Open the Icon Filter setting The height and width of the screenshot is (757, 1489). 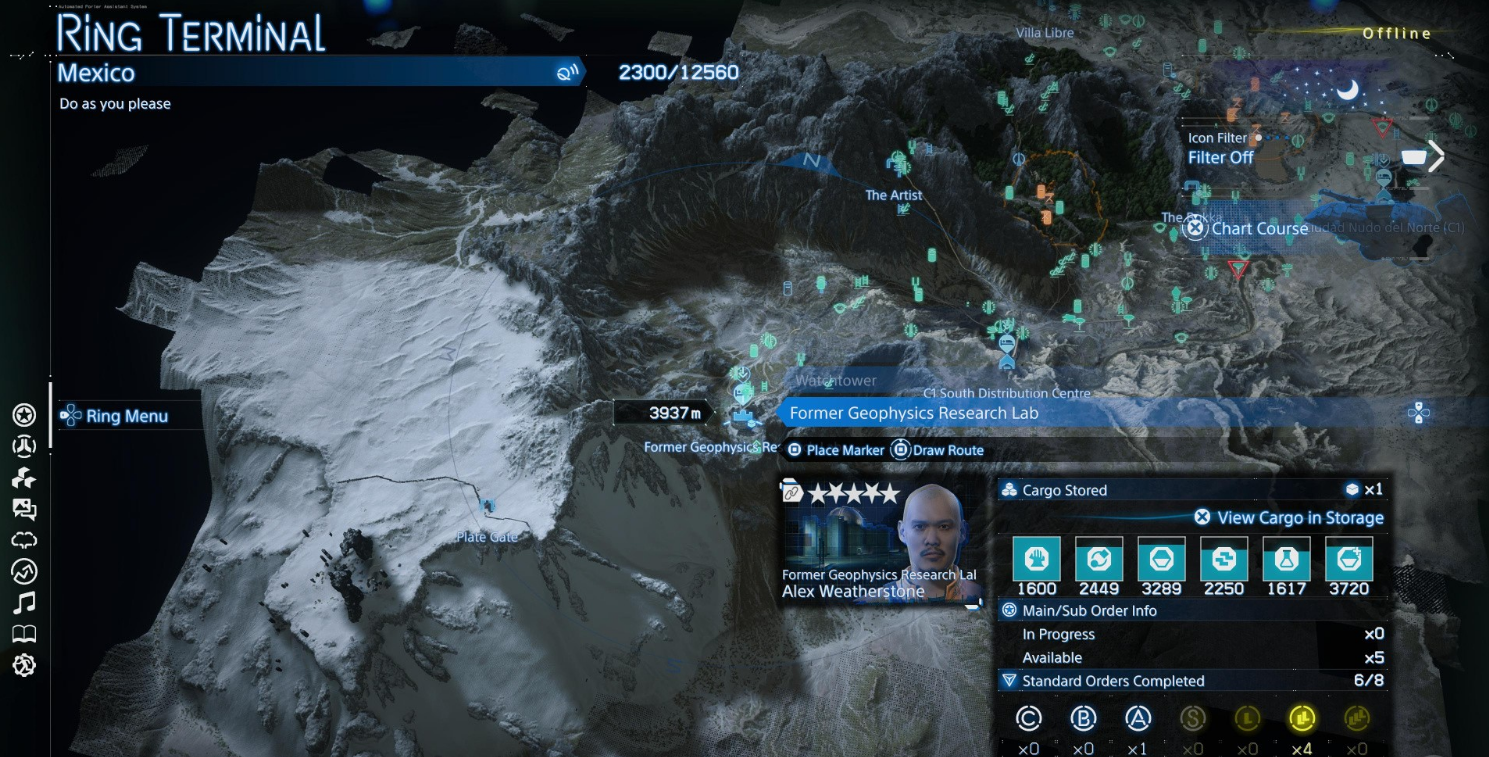pyautogui.click(x=1221, y=148)
